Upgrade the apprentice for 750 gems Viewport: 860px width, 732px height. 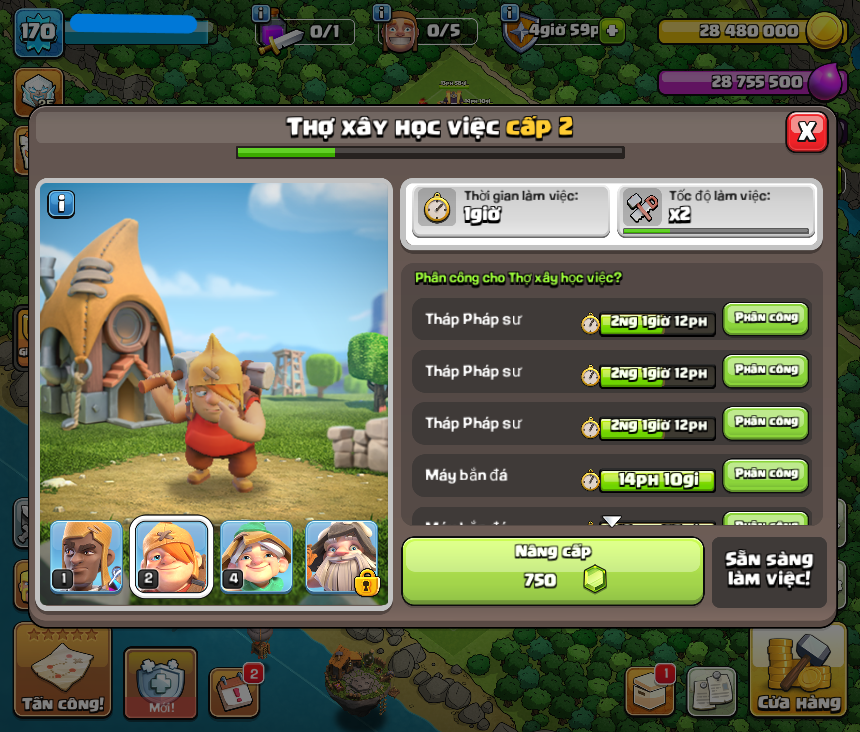tap(553, 571)
